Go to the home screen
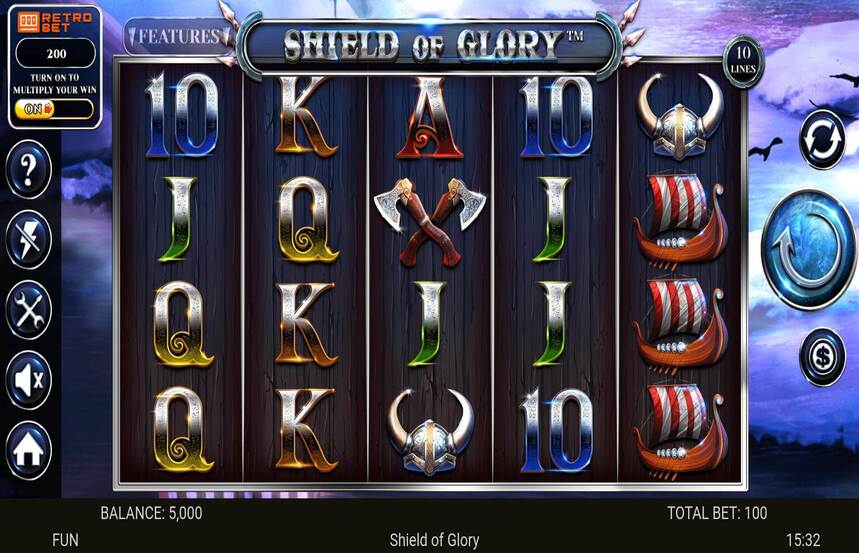 (x=28, y=451)
